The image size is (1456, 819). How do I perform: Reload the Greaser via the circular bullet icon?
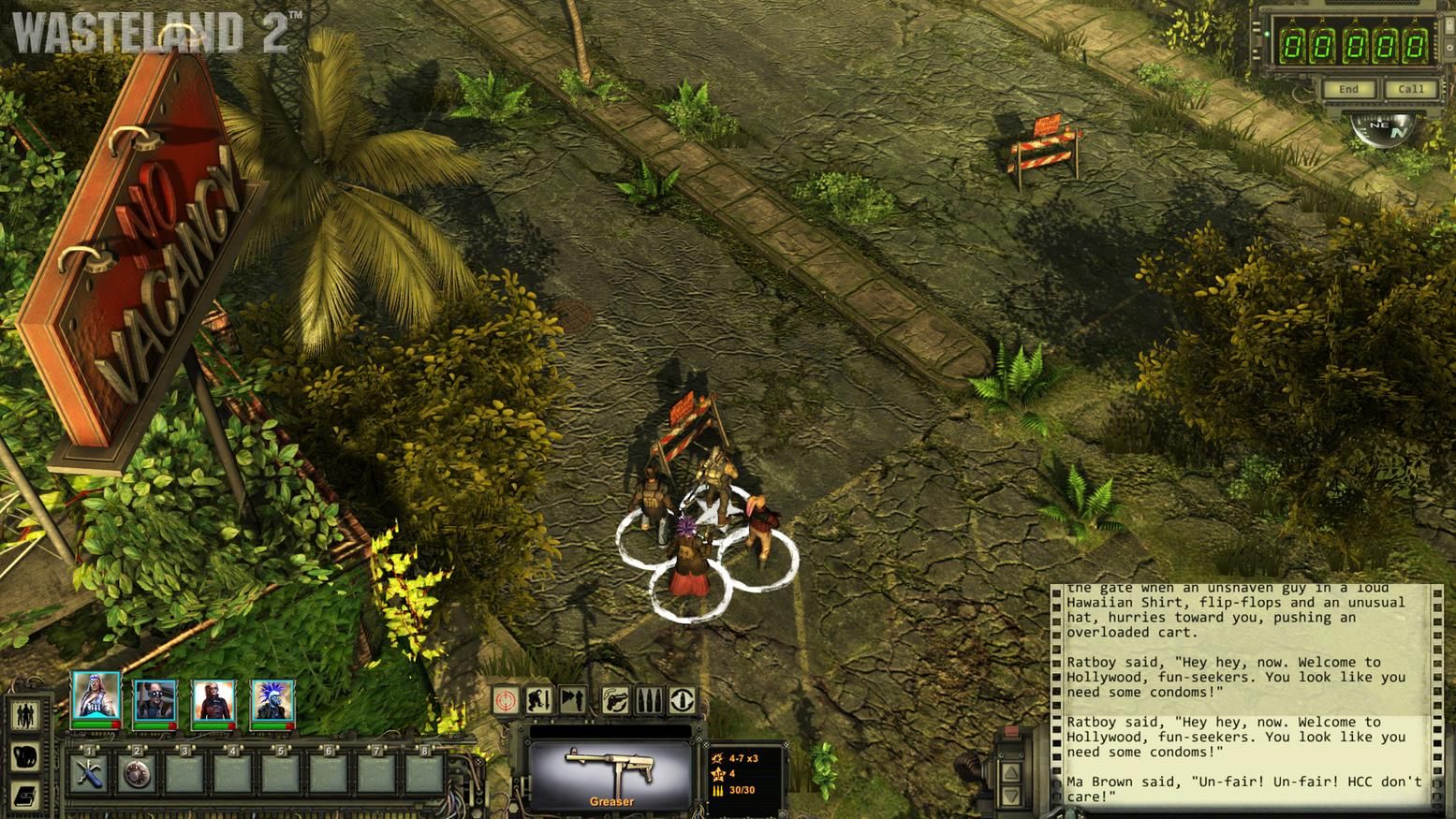point(682,700)
